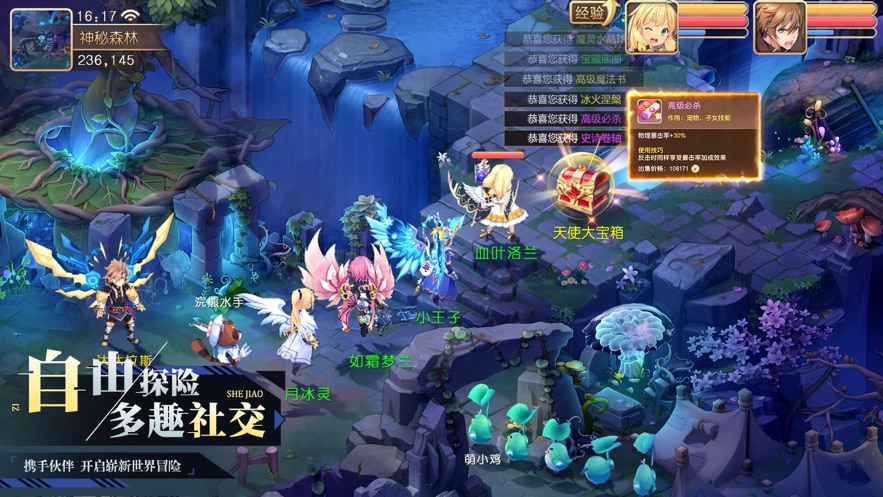
Task: Select the brown-haired boy character portrait
Action: point(780,27)
